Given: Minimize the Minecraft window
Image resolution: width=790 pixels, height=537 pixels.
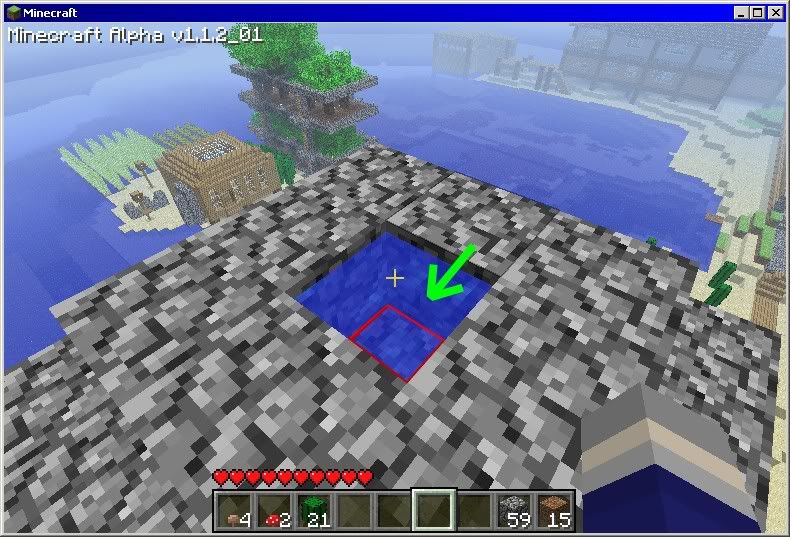Looking at the screenshot, I should pos(741,13).
